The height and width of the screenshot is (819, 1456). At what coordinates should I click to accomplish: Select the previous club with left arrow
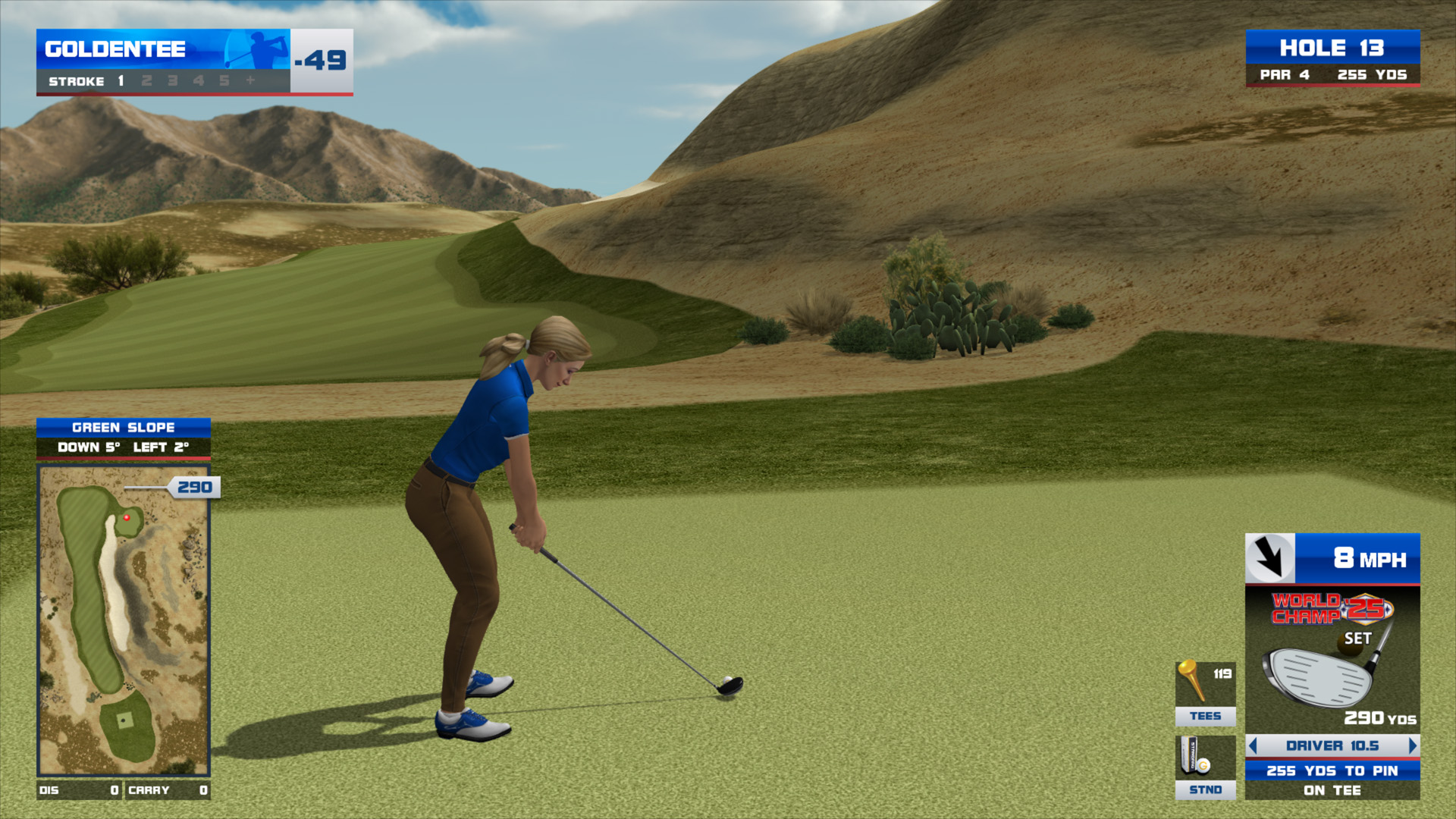tap(1253, 745)
